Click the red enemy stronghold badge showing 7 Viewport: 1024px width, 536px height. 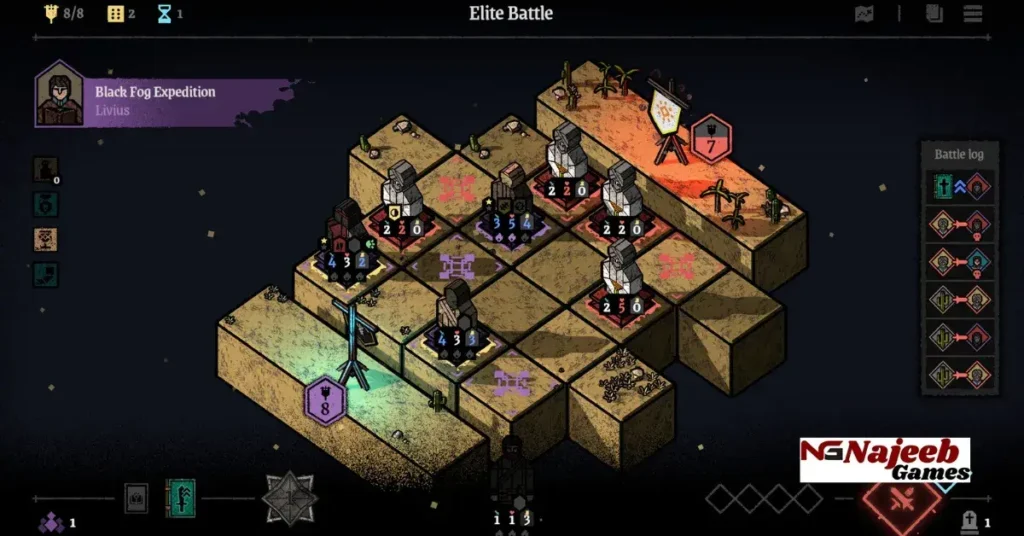tap(711, 140)
